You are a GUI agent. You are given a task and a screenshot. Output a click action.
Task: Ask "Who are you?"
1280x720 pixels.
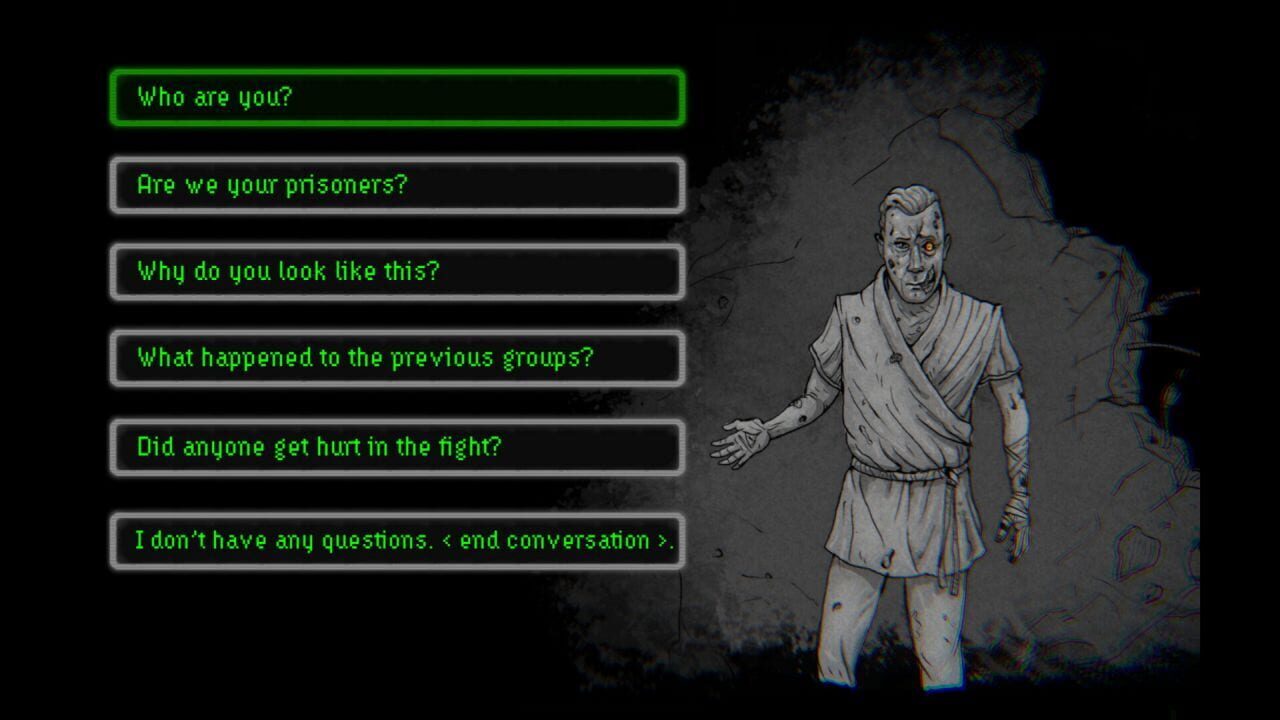[x=397, y=98]
